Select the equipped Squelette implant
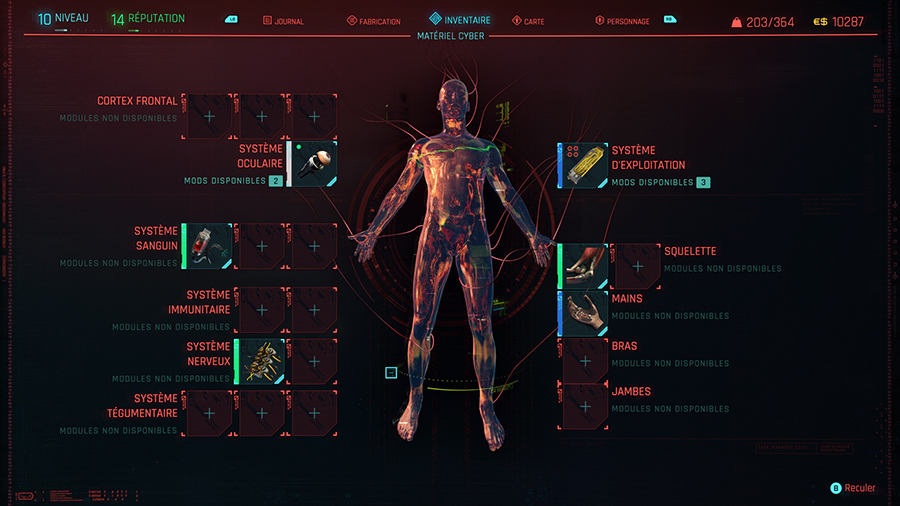The width and height of the screenshot is (900, 506). pyautogui.click(x=583, y=266)
